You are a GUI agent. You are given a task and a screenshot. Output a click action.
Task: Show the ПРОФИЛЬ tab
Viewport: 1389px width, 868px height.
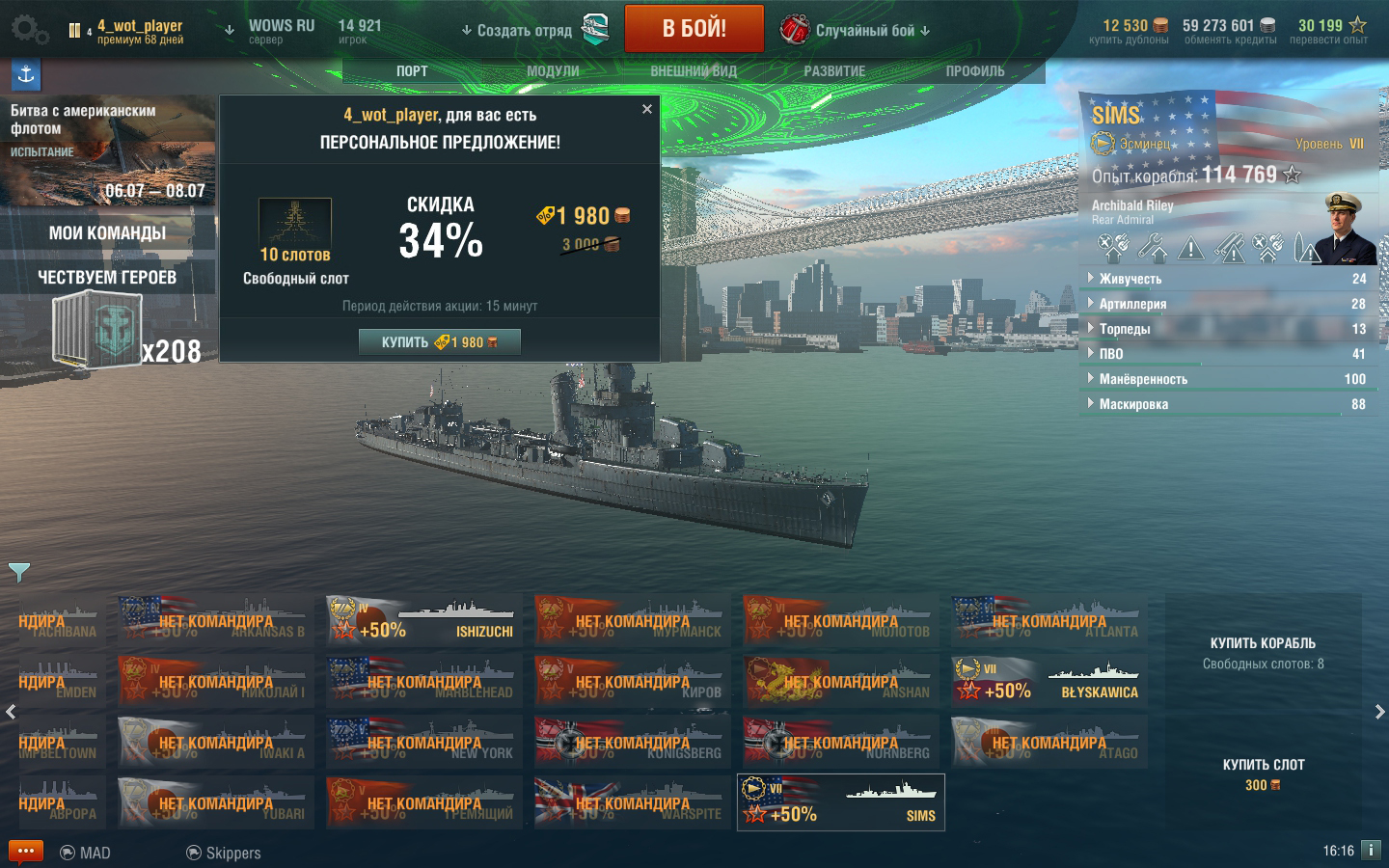point(974,71)
